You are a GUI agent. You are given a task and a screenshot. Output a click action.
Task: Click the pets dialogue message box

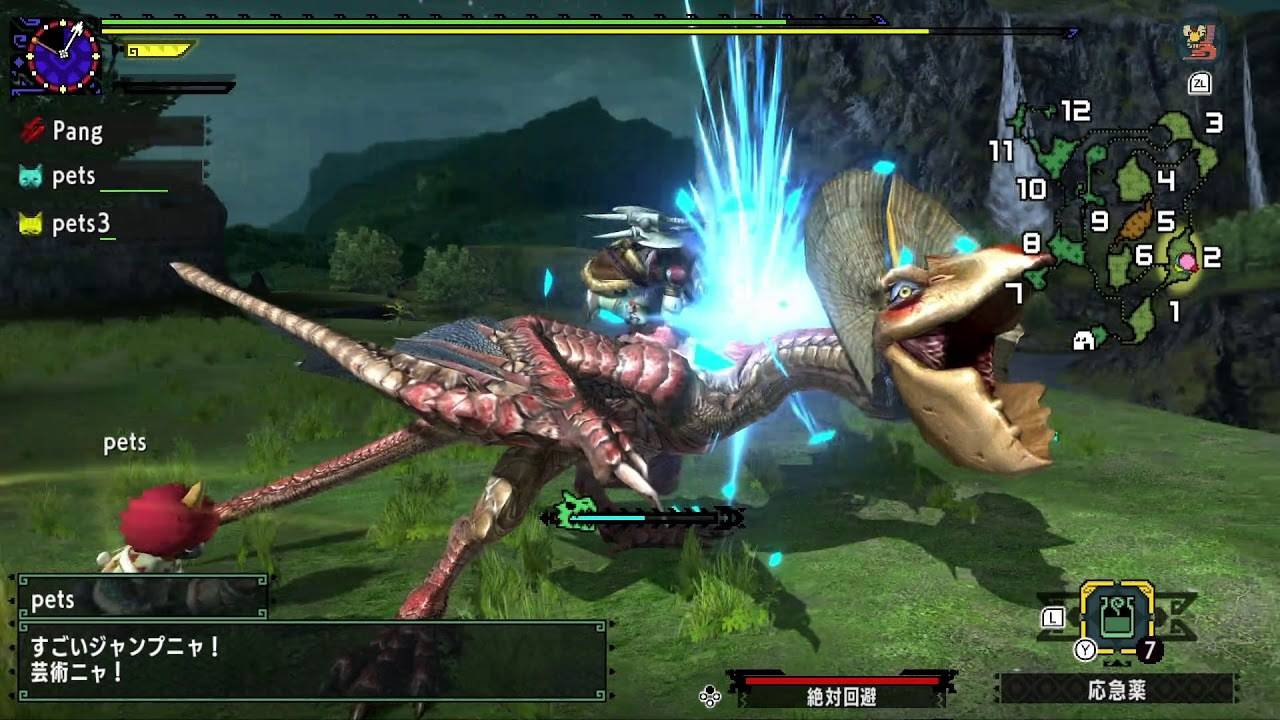(312, 660)
